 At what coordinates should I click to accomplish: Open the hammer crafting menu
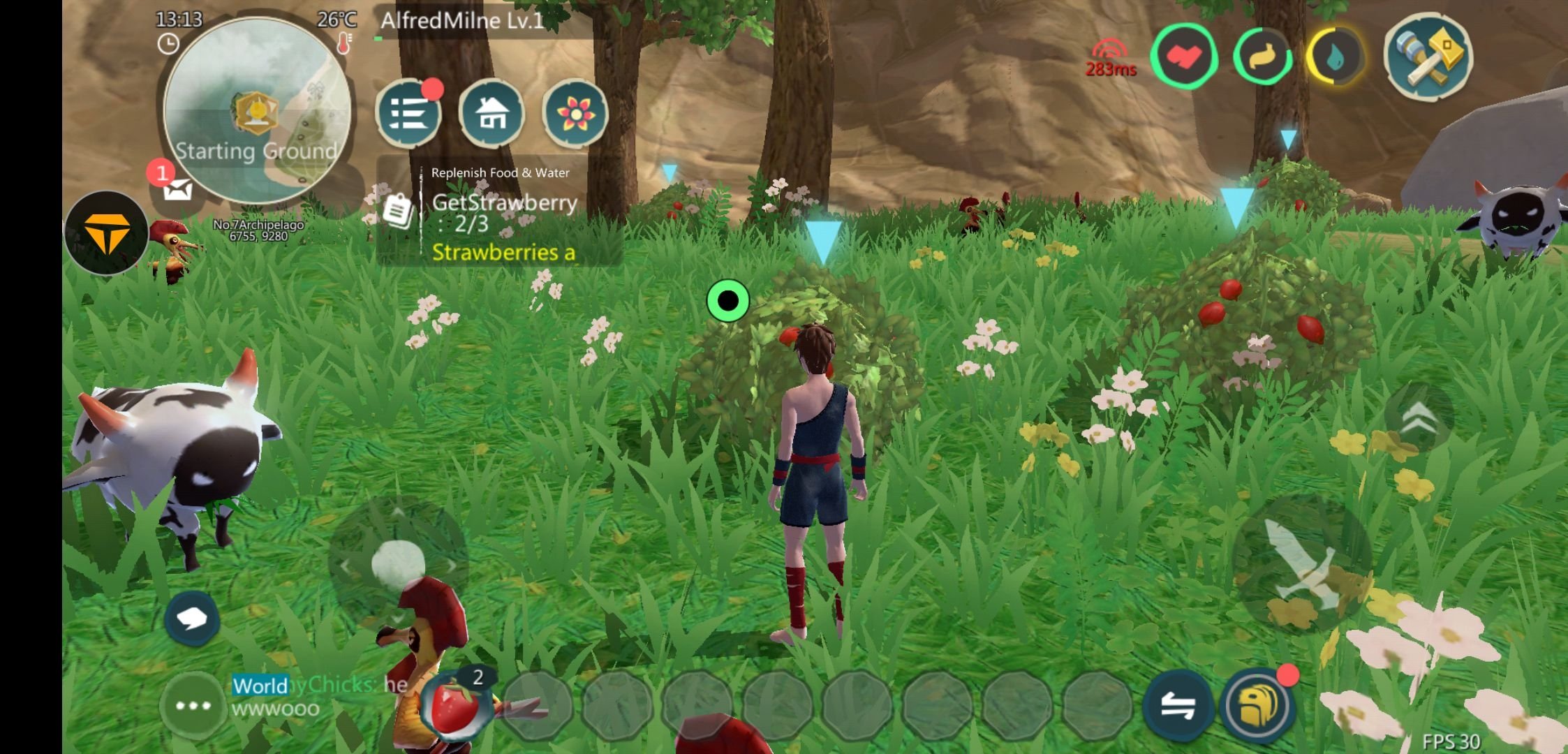click(1428, 56)
